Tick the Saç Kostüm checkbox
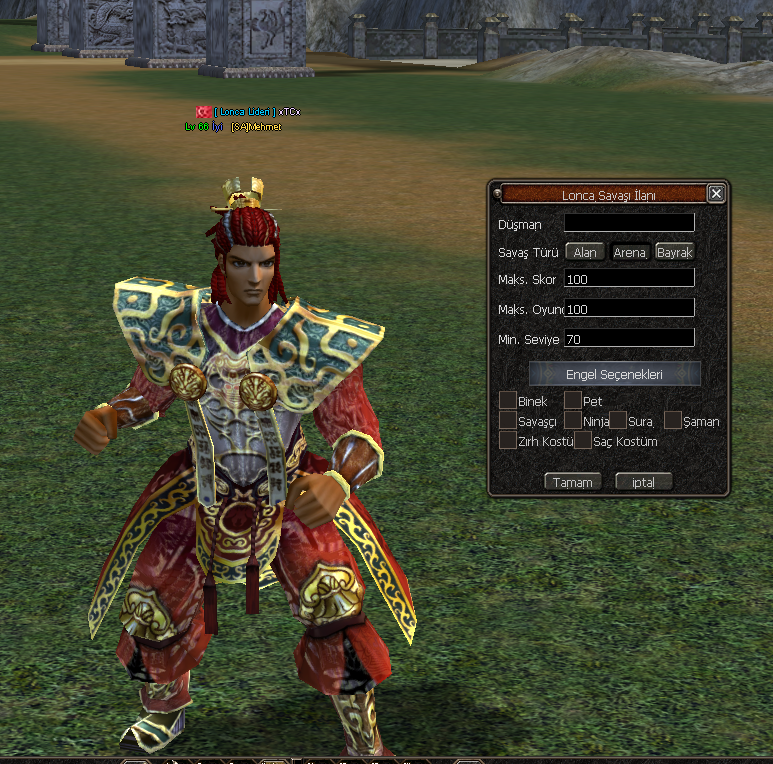Screen dimensions: 773x764 point(583,441)
